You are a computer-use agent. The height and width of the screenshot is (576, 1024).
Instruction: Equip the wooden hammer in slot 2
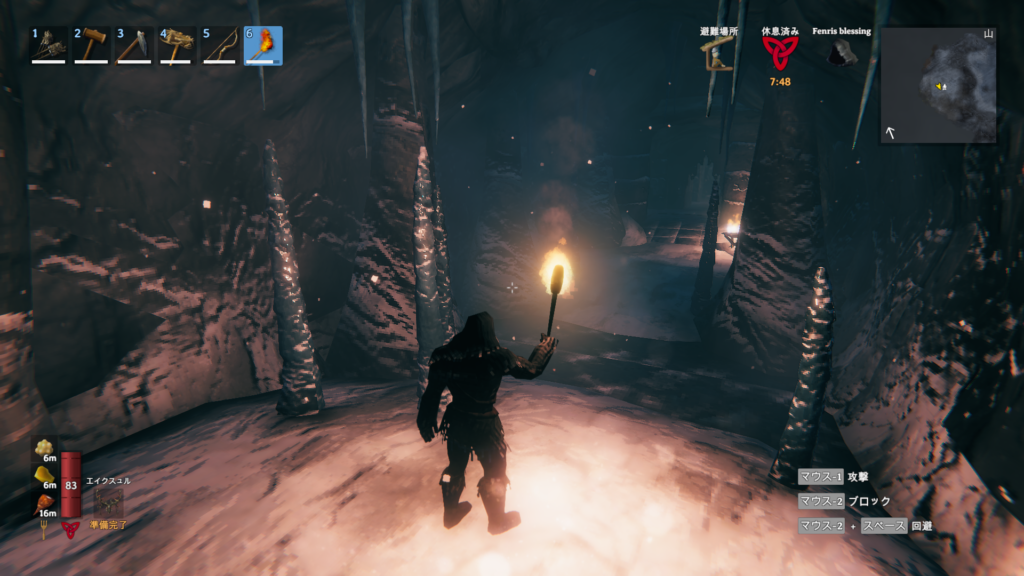[x=91, y=45]
